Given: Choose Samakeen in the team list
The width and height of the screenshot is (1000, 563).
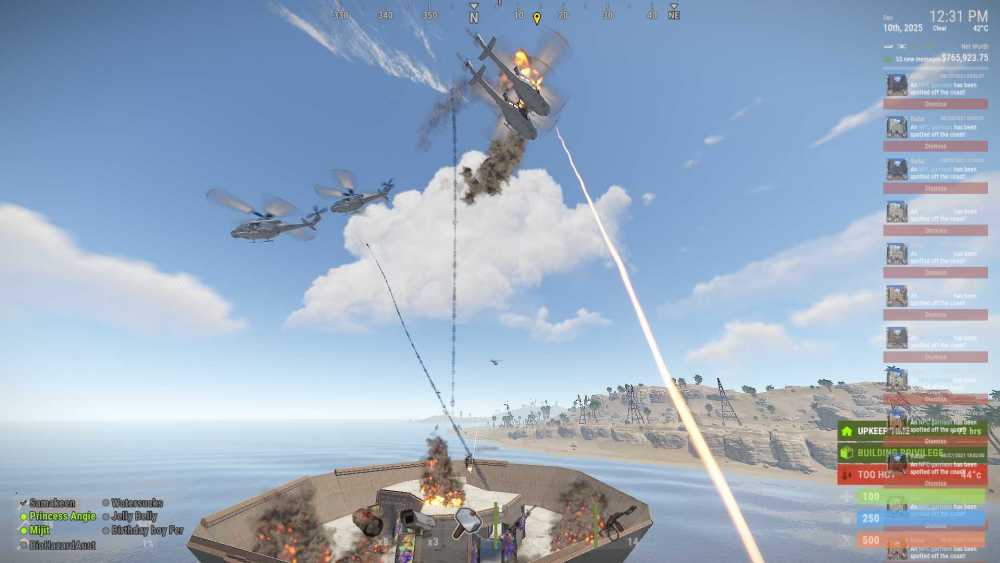Looking at the screenshot, I should coord(52,502).
